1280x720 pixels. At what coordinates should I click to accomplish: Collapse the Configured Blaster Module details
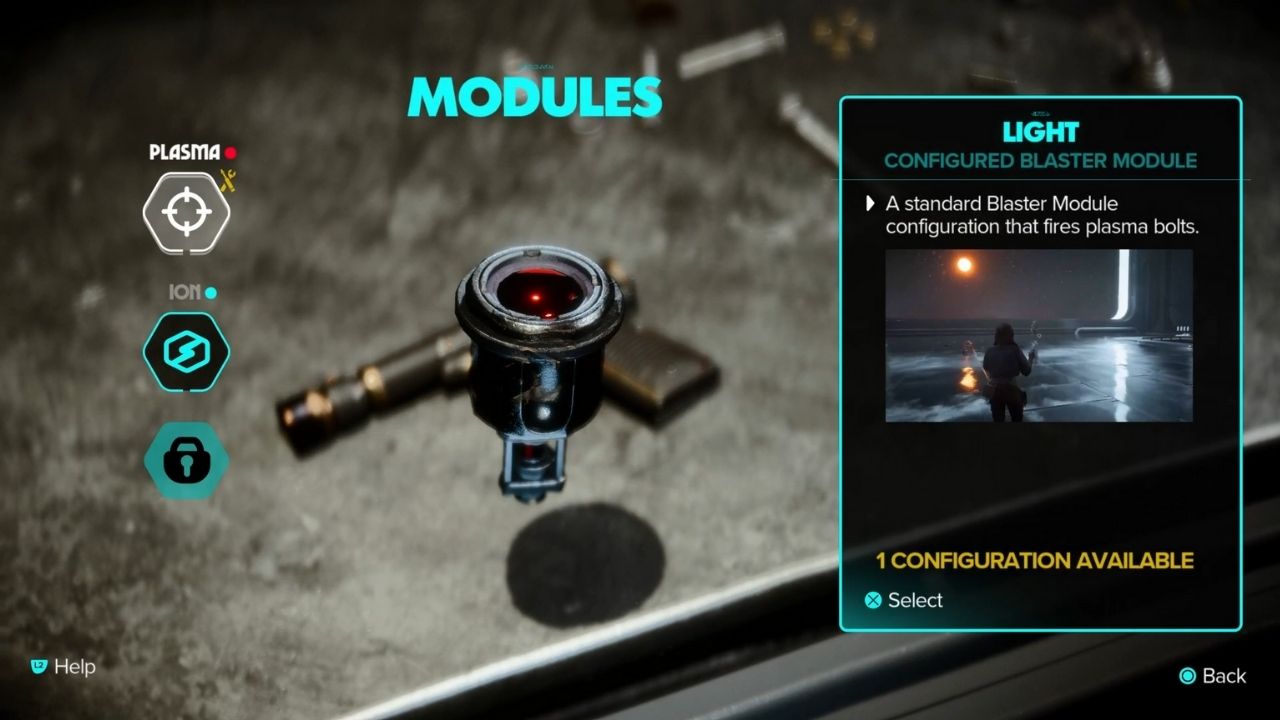coord(1040,159)
